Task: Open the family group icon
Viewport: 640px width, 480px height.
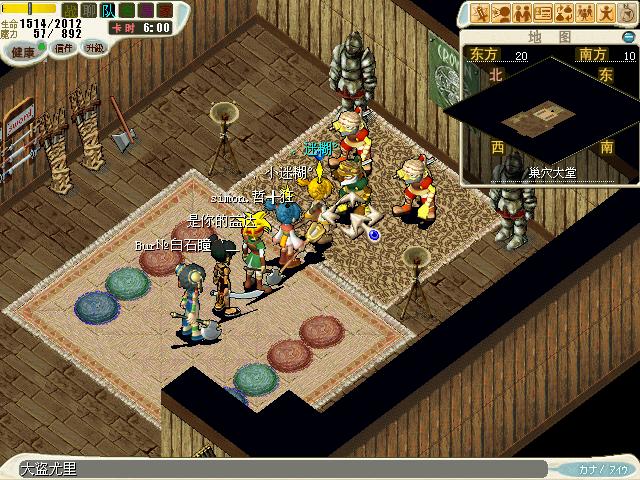Action: click(x=585, y=13)
